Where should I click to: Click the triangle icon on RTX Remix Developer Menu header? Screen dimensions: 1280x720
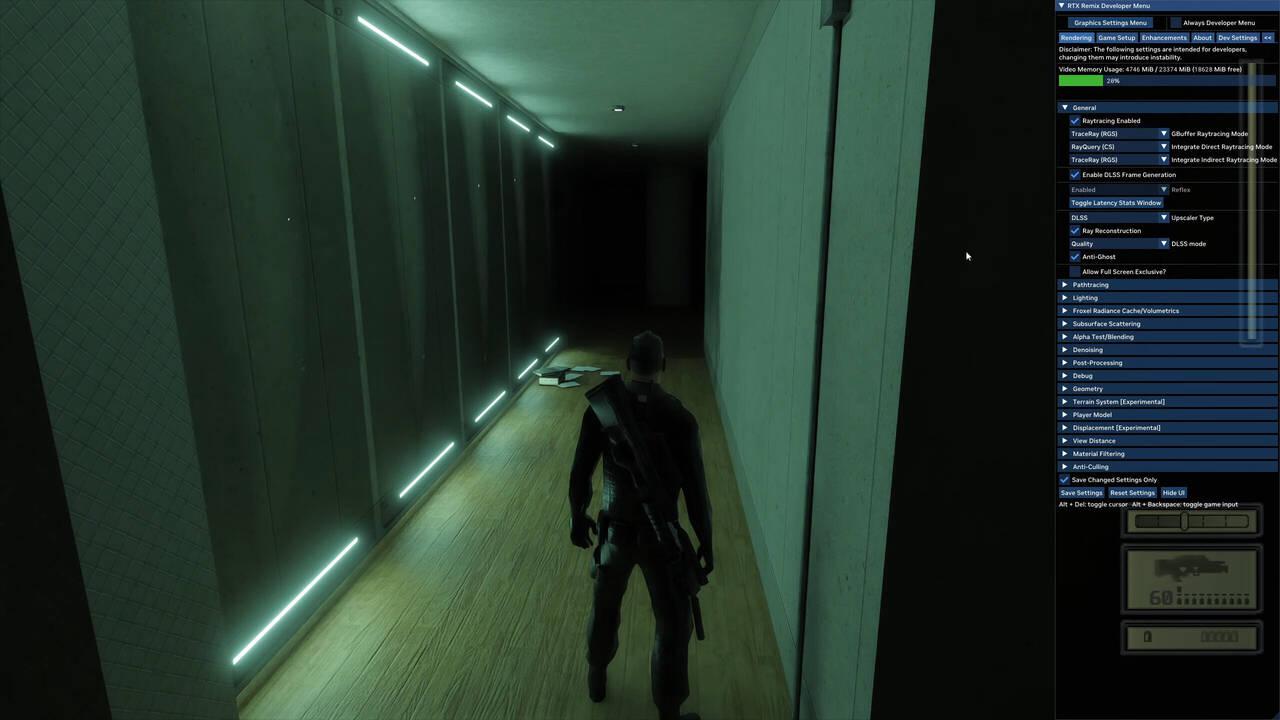tap(1064, 5)
